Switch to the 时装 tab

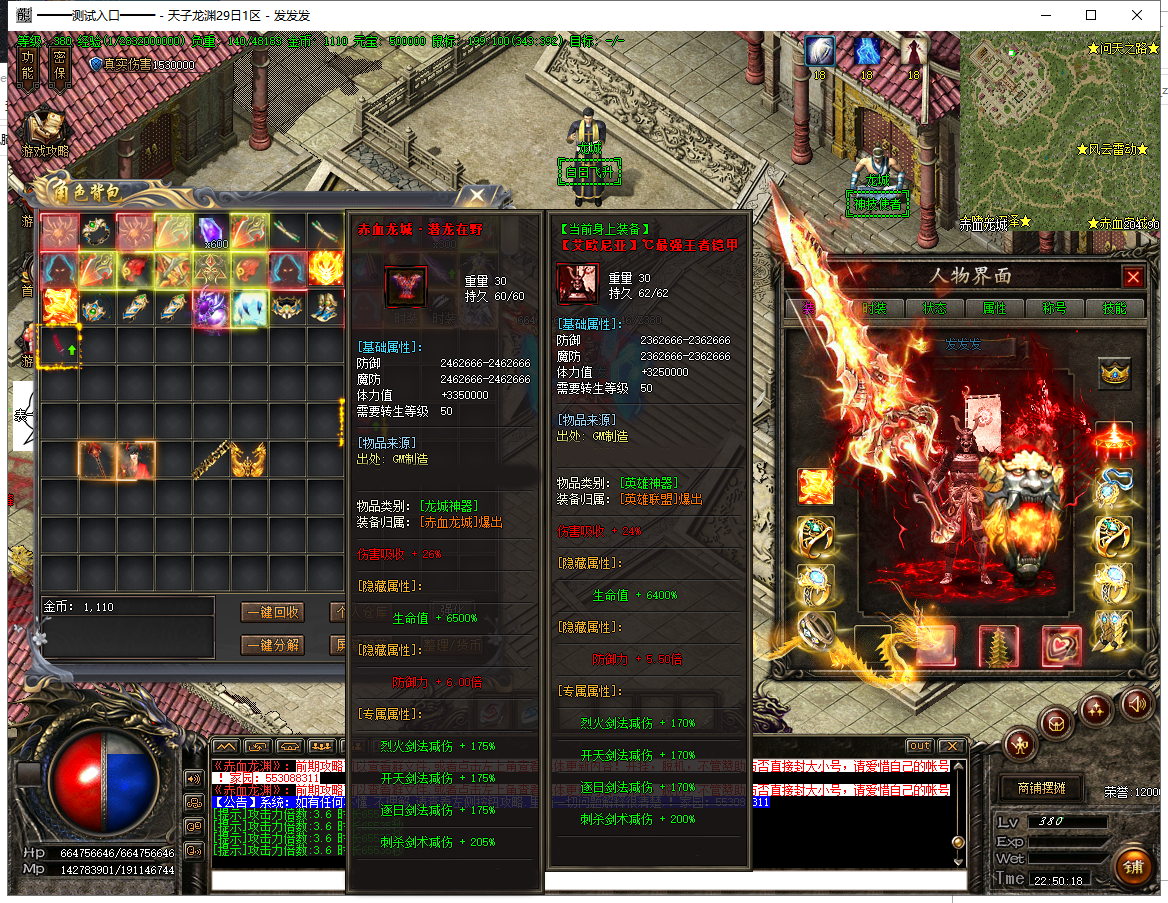(875, 308)
